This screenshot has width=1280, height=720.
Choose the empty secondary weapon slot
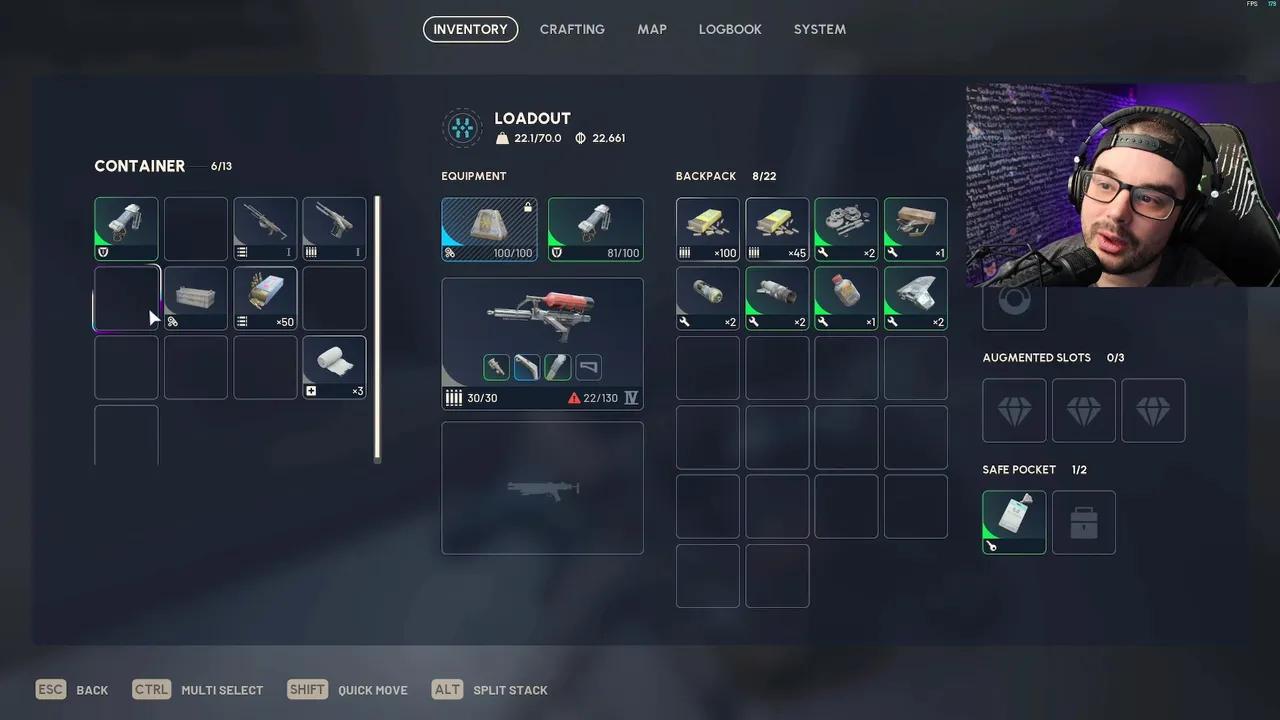pos(542,488)
